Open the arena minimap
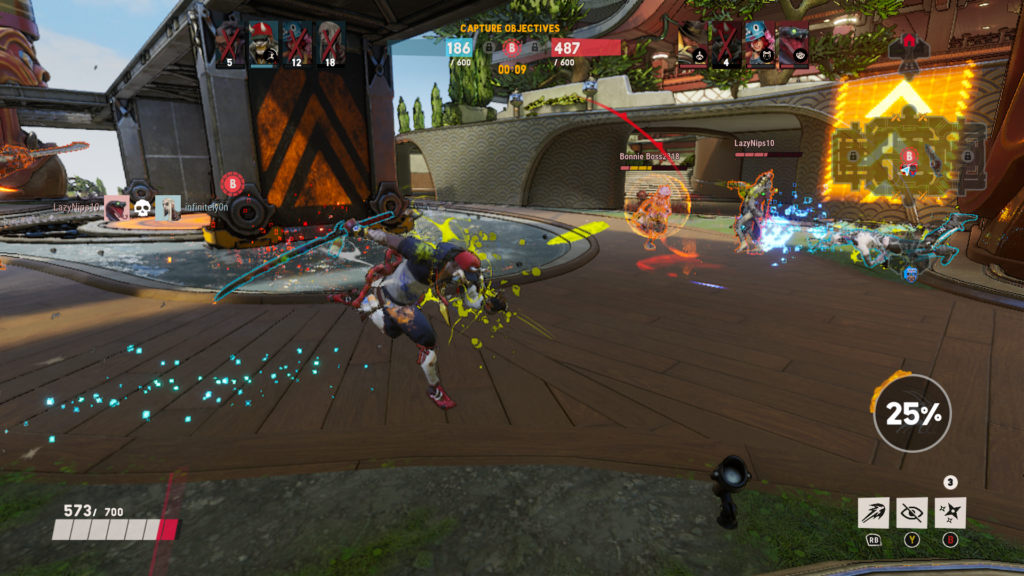Viewport: 1024px width, 576px height. point(905,158)
